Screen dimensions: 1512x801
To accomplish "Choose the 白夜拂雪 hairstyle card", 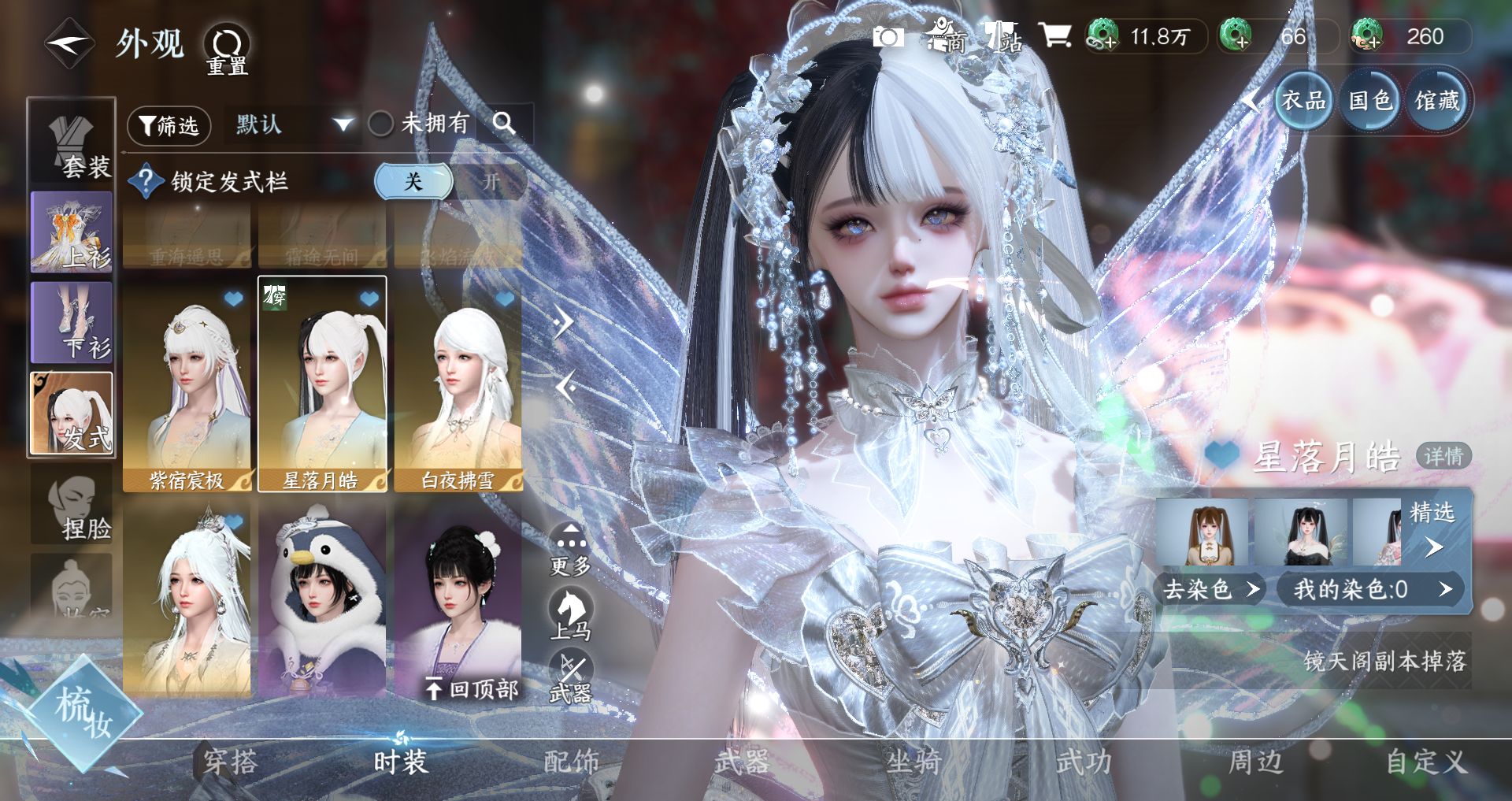I will (458, 386).
